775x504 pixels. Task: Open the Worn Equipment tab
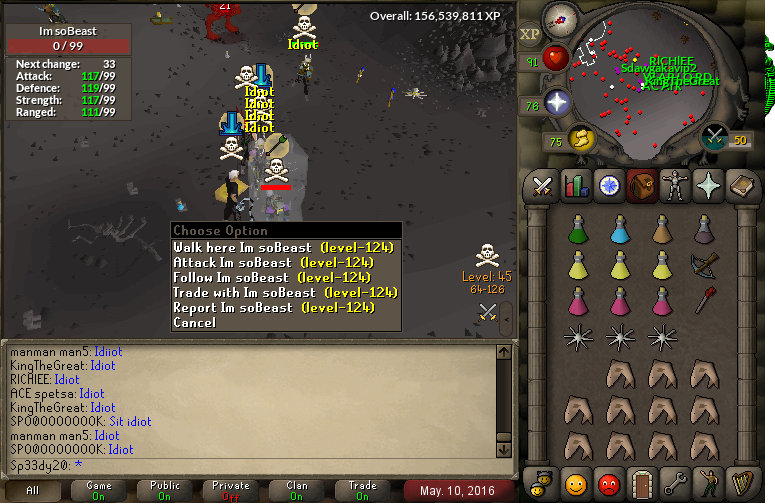pyautogui.click(x=675, y=186)
